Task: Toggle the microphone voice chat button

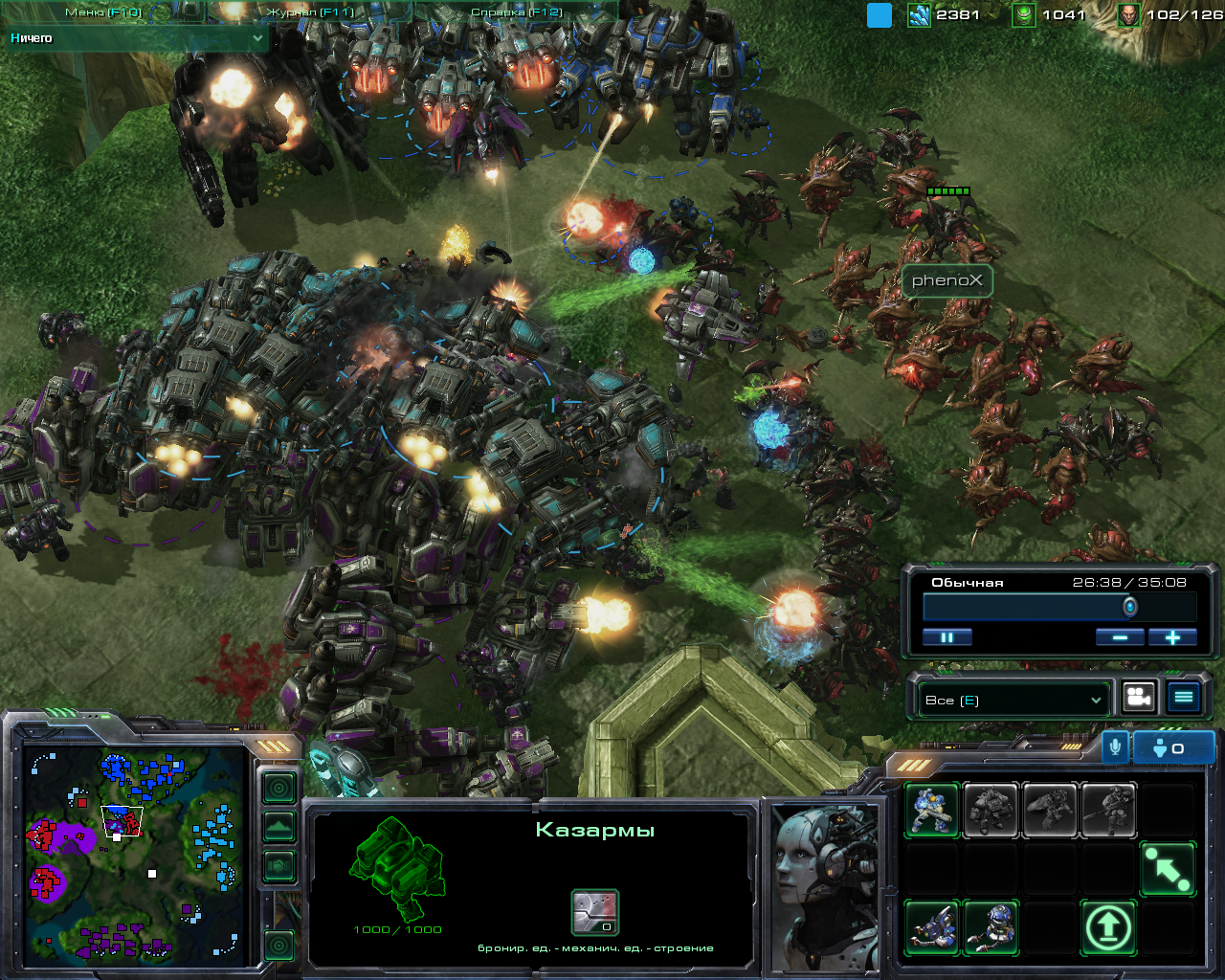Action: tap(1115, 747)
